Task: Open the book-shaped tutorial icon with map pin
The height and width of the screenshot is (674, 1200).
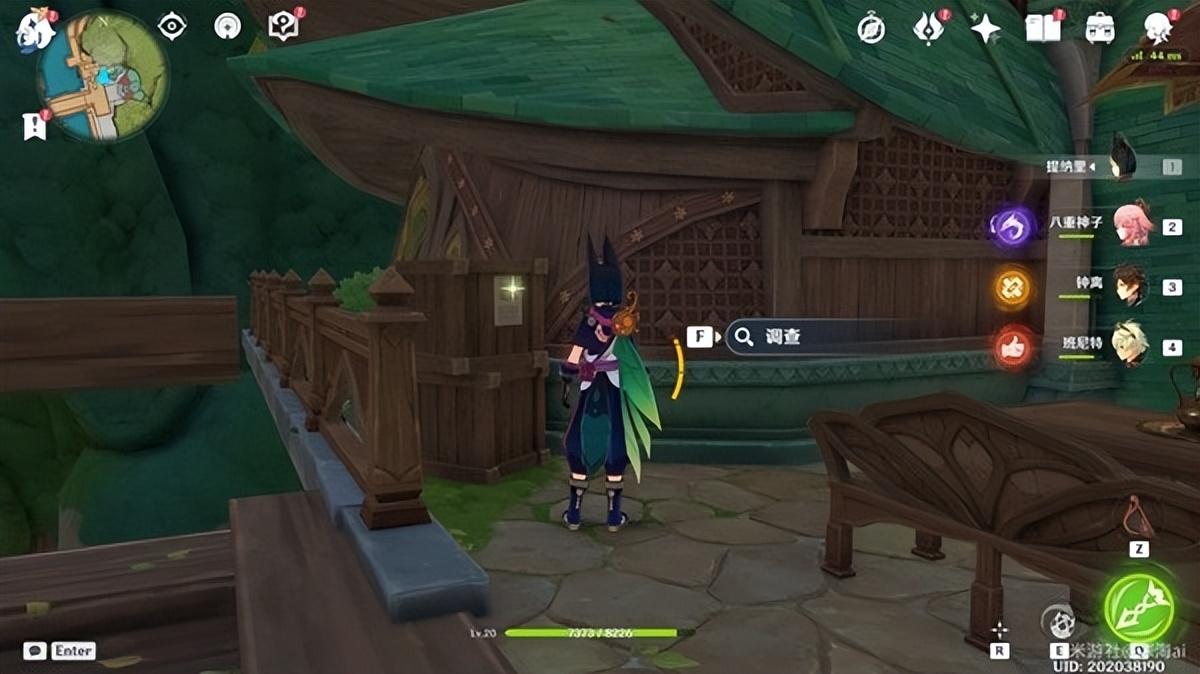Action: (x=283, y=27)
